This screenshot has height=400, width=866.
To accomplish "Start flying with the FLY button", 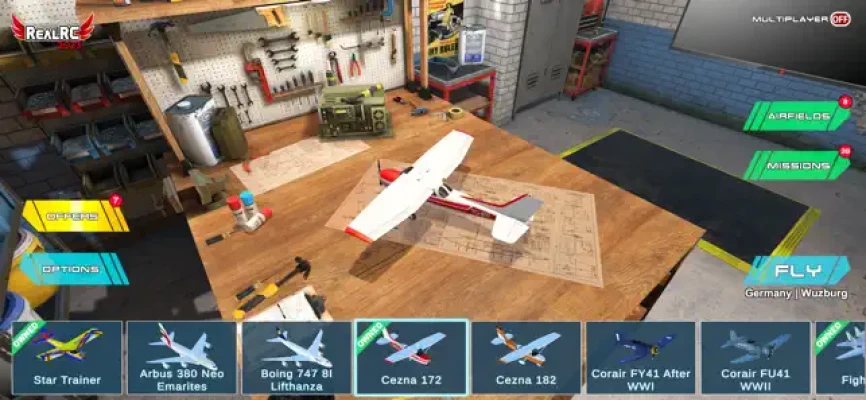I will (796, 271).
